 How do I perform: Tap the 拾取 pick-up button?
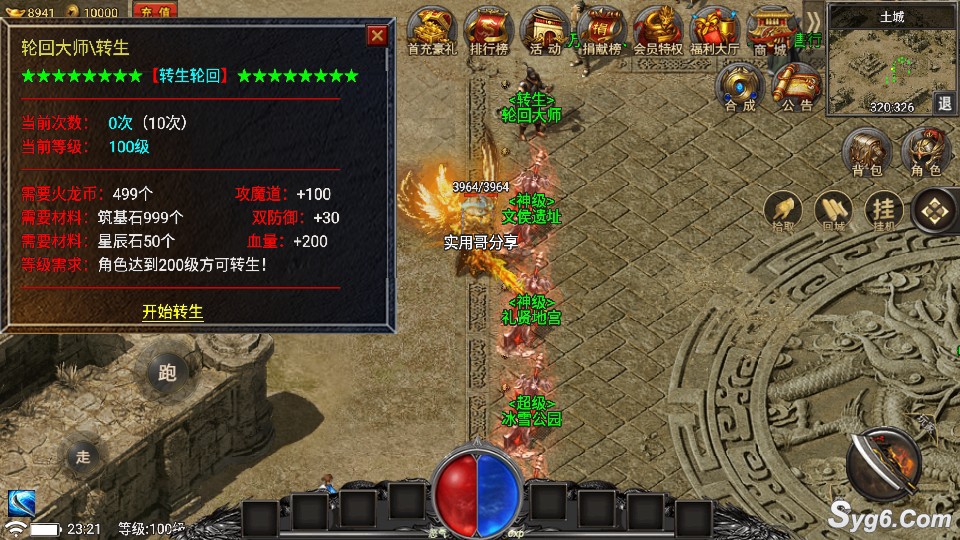pos(784,211)
